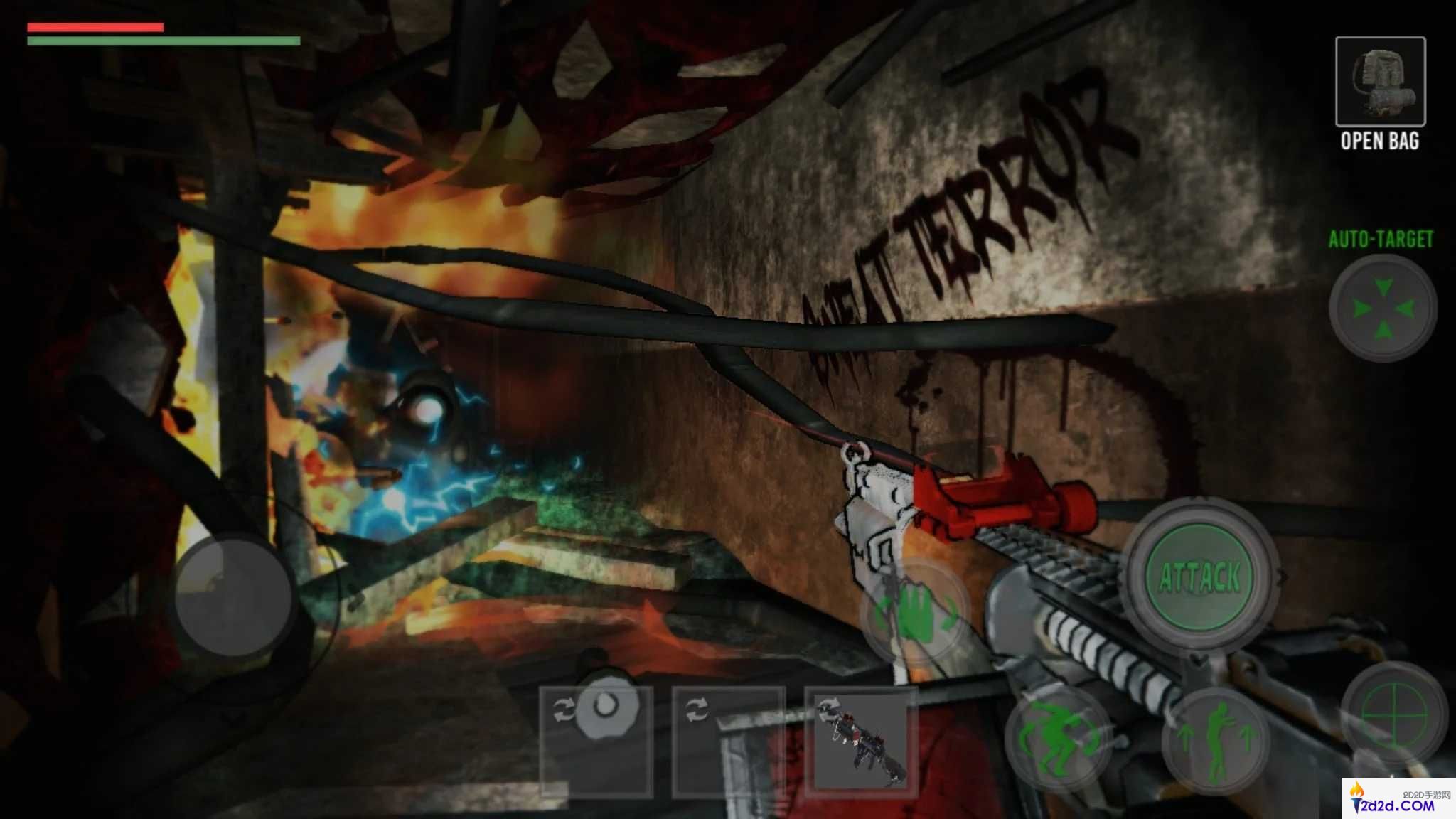This screenshot has height=819, width=1456.
Task: Tap the jump figure button with arrows
Action: coord(1216,739)
